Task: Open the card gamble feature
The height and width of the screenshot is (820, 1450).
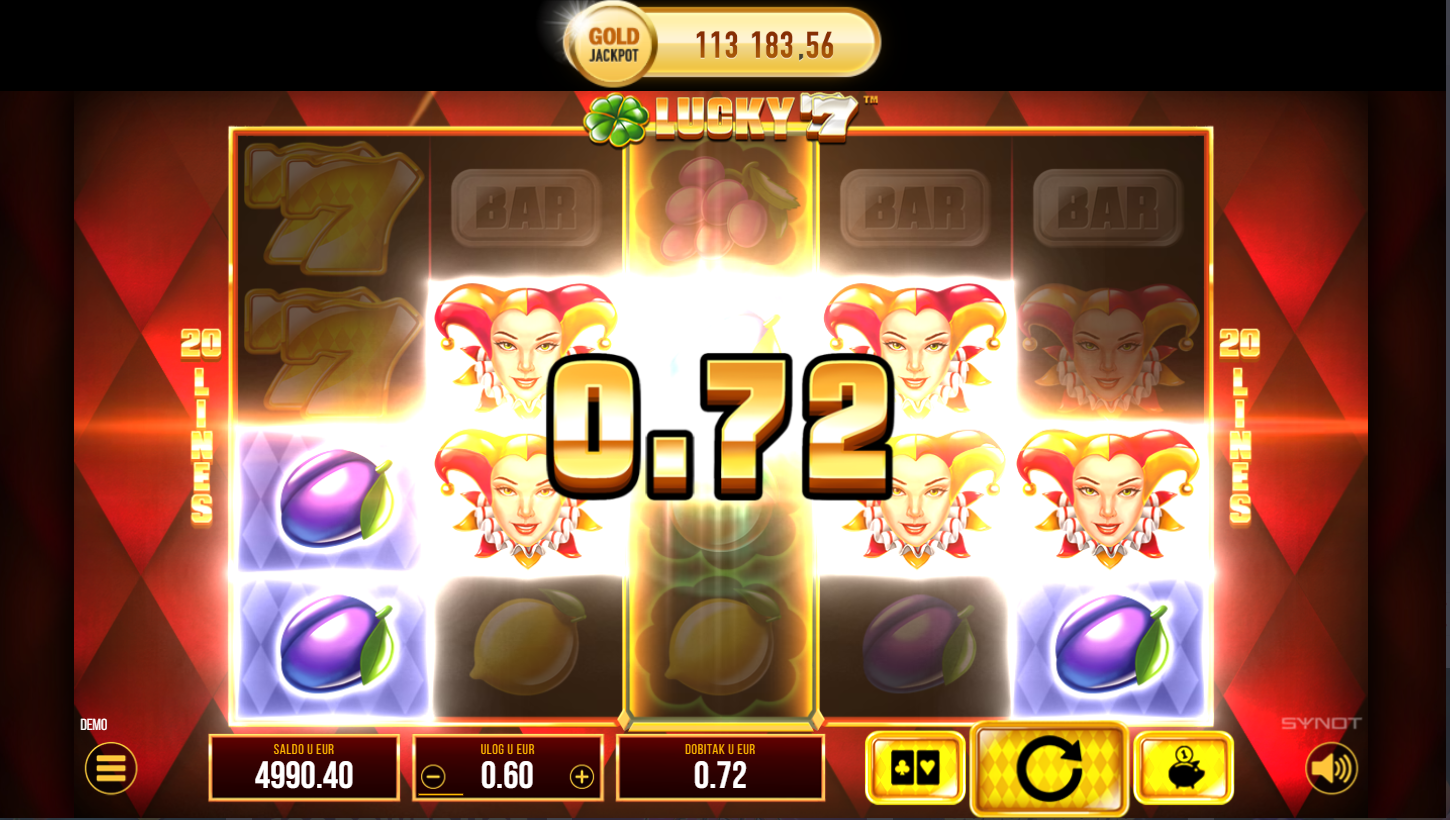Action: [x=915, y=768]
